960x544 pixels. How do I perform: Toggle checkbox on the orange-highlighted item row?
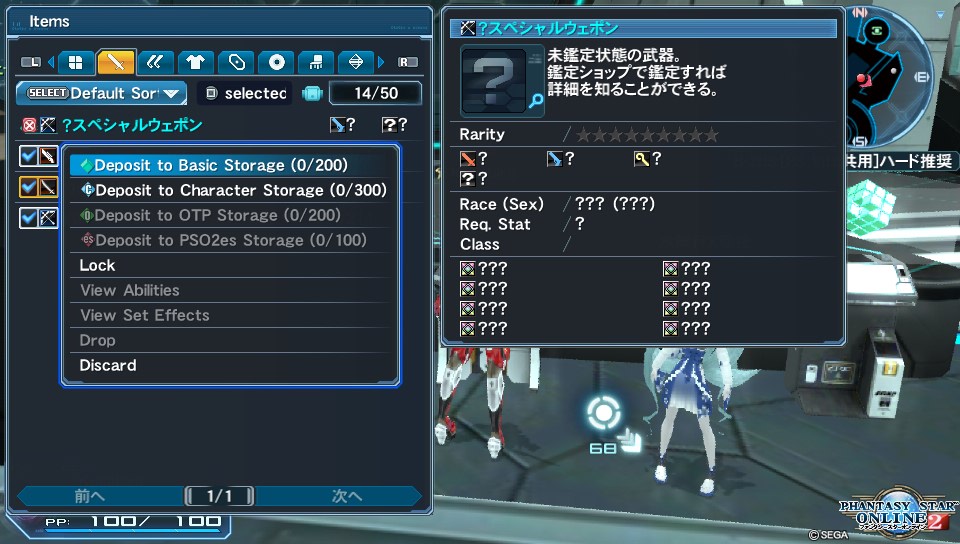click(28, 186)
